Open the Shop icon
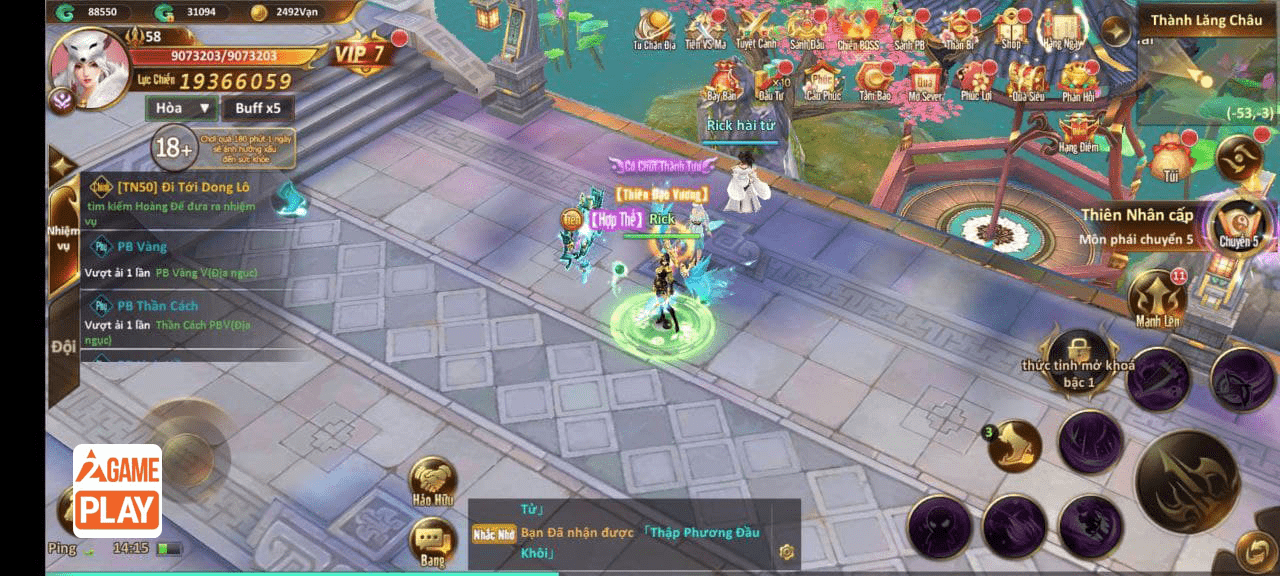The height and width of the screenshot is (576, 1280). [1011, 29]
